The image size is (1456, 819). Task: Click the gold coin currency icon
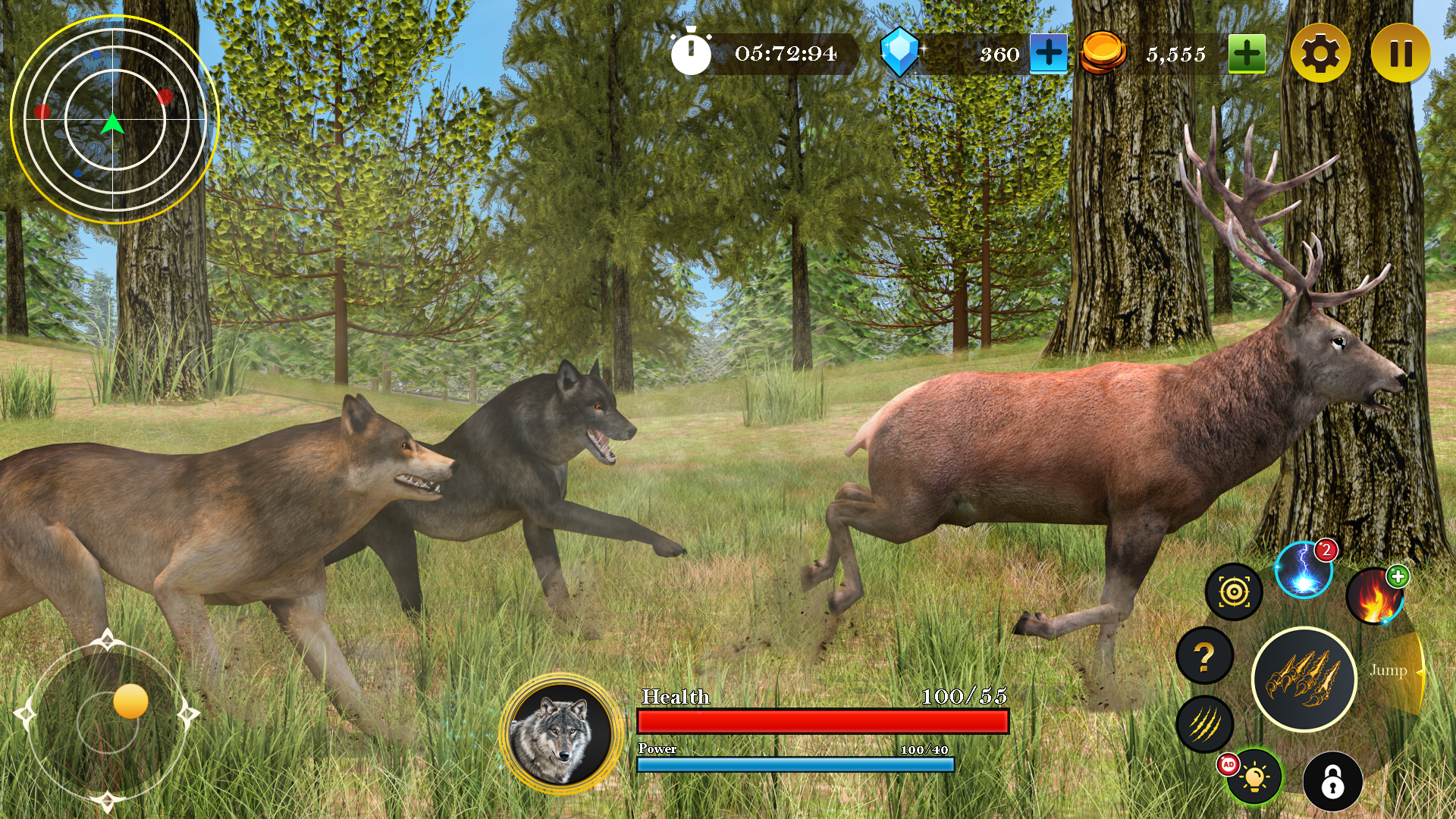1103,53
